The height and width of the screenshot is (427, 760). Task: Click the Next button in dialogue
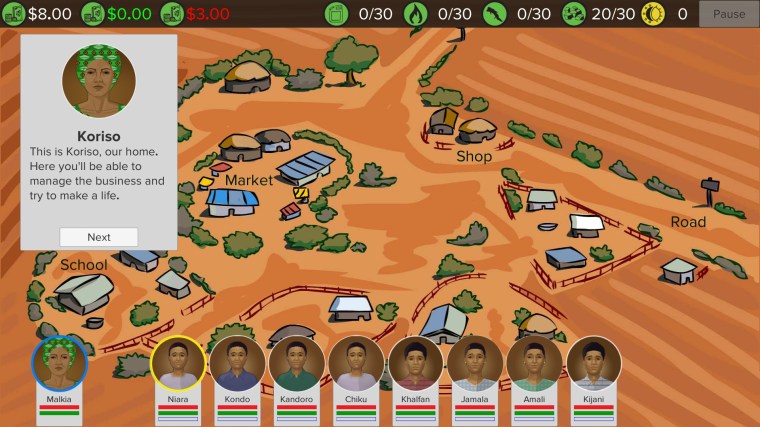pyautogui.click(x=98, y=237)
